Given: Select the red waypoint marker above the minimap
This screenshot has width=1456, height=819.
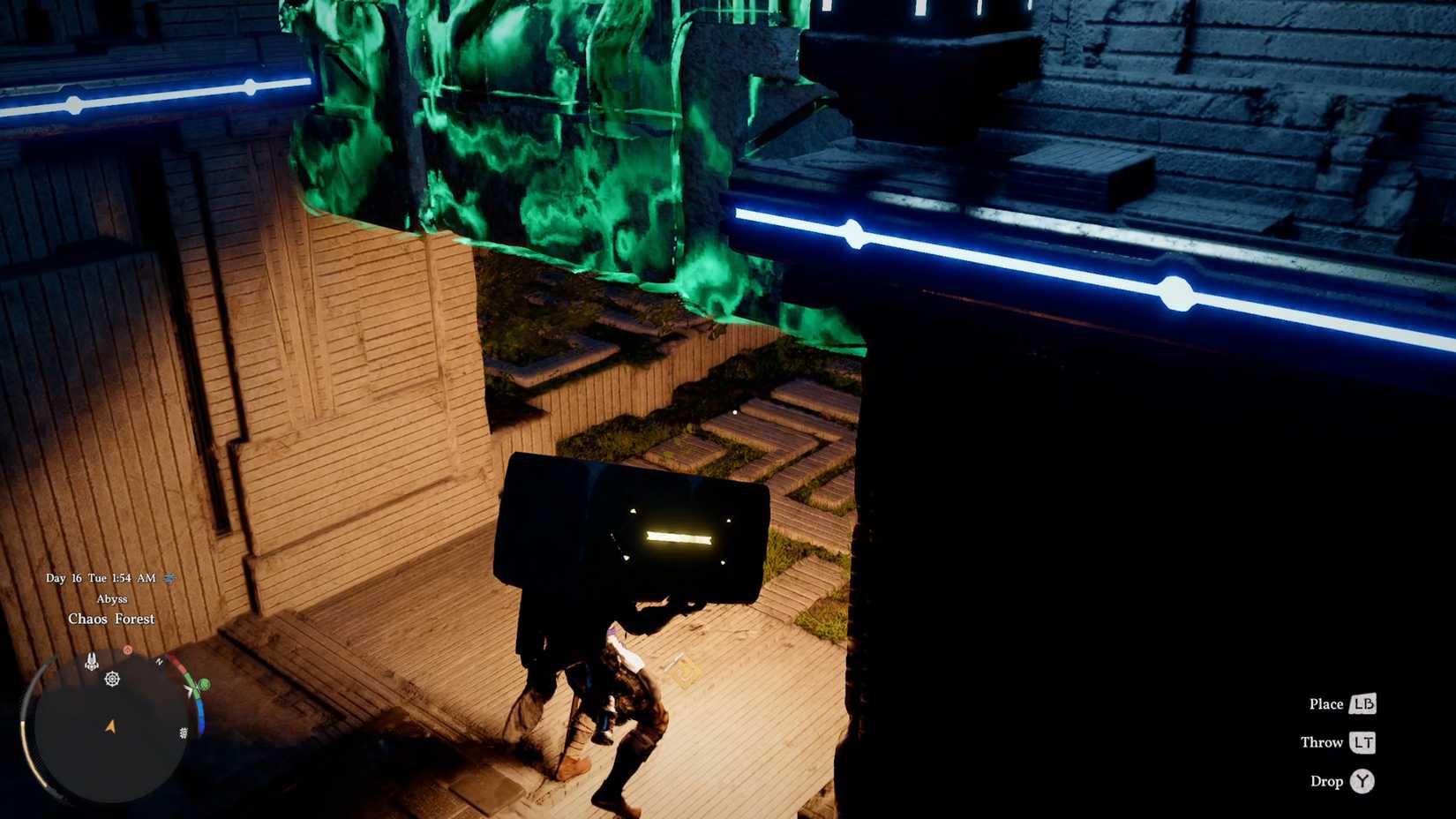Looking at the screenshot, I should [128, 650].
